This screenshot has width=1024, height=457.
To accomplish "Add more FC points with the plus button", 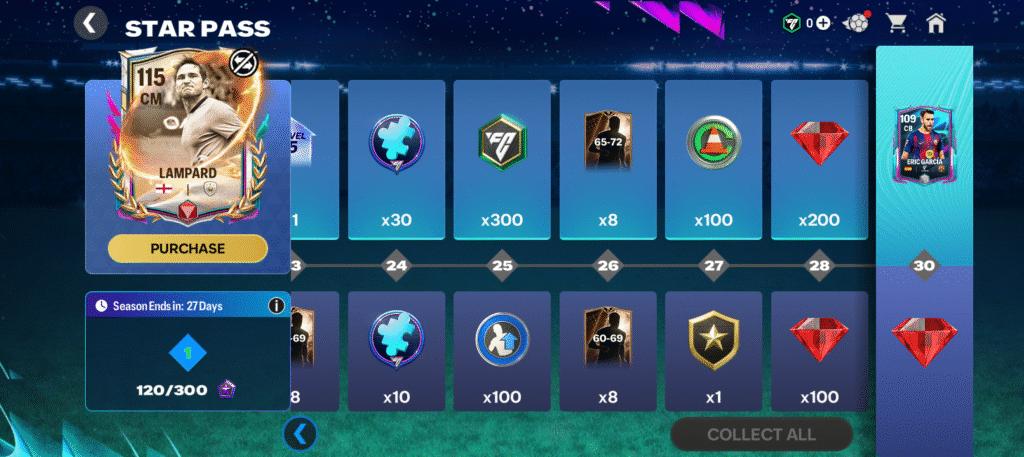I will (x=822, y=23).
